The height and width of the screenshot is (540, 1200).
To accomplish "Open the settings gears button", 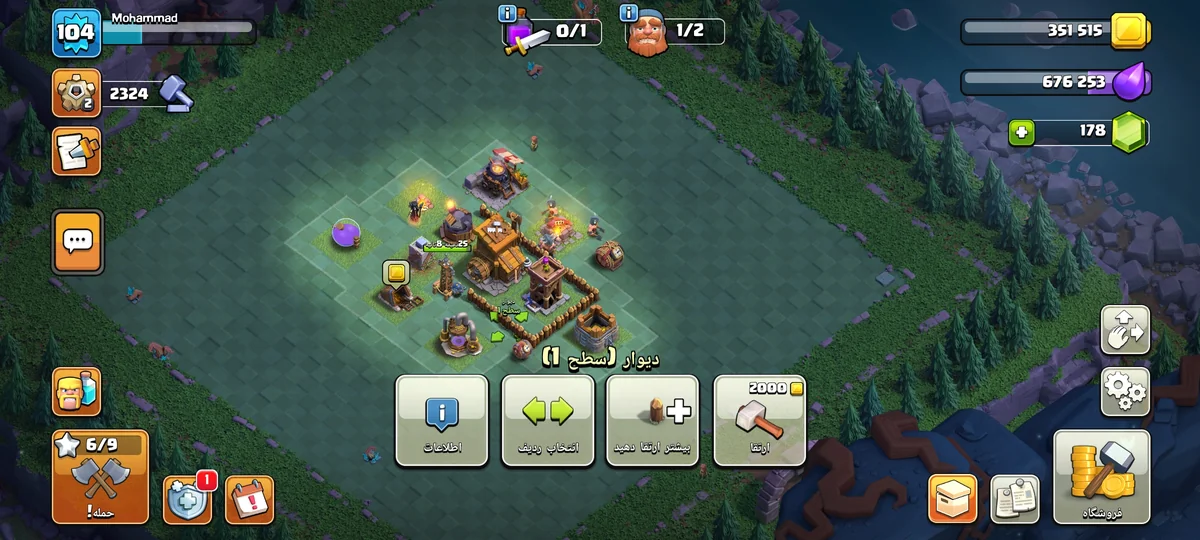I will coord(1125,391).
